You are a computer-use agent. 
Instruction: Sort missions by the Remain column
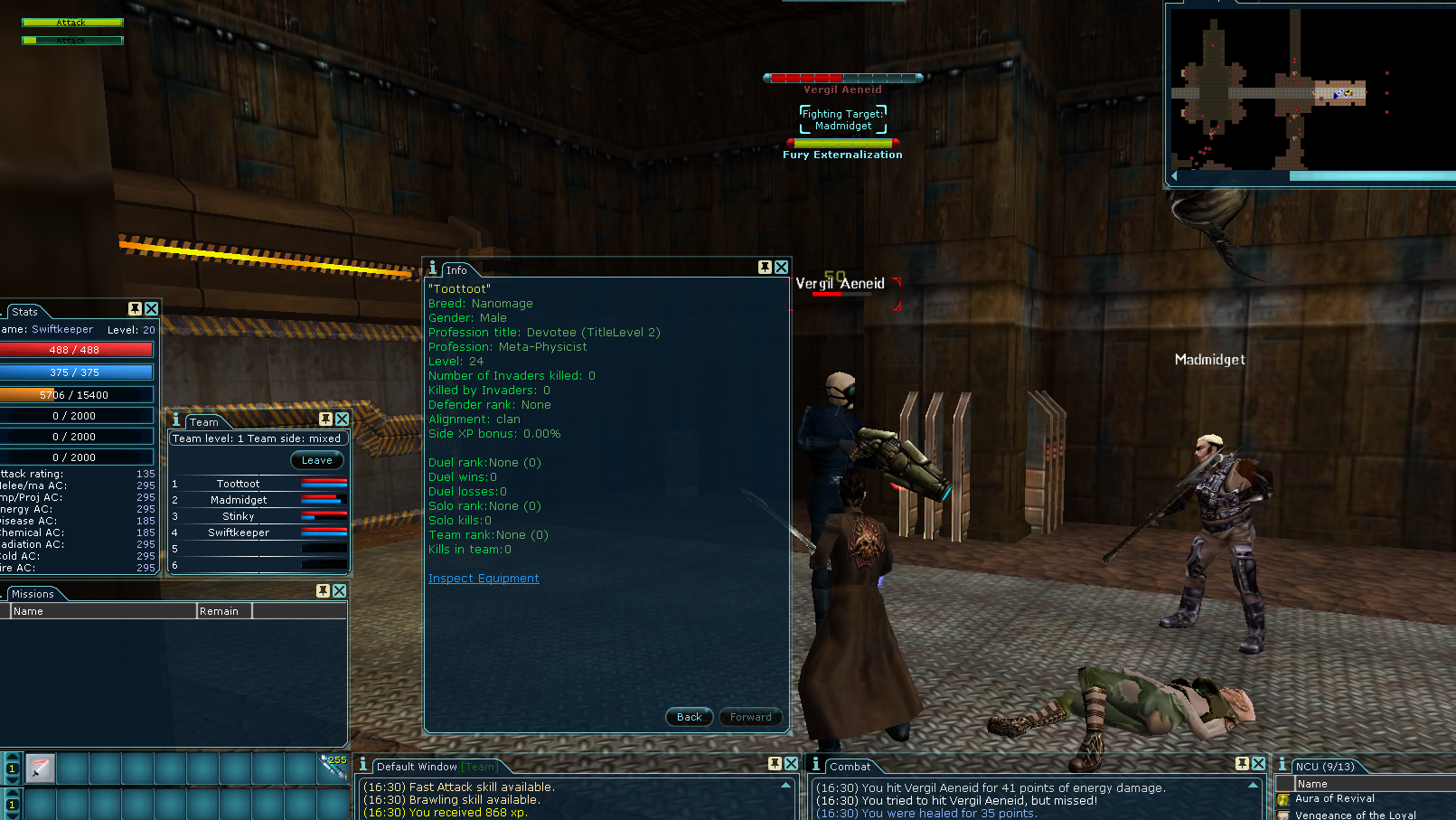[x=224, y=611]
